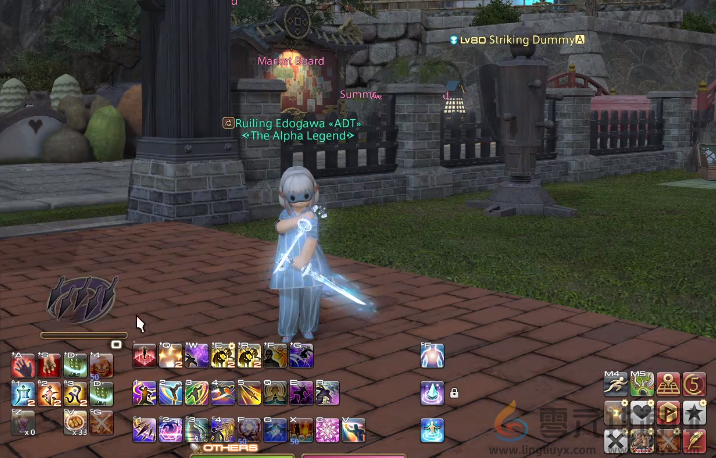Use the pink starburst ability icon
The width and height of the screenshot is (716, 458).
tap(327, 429)
